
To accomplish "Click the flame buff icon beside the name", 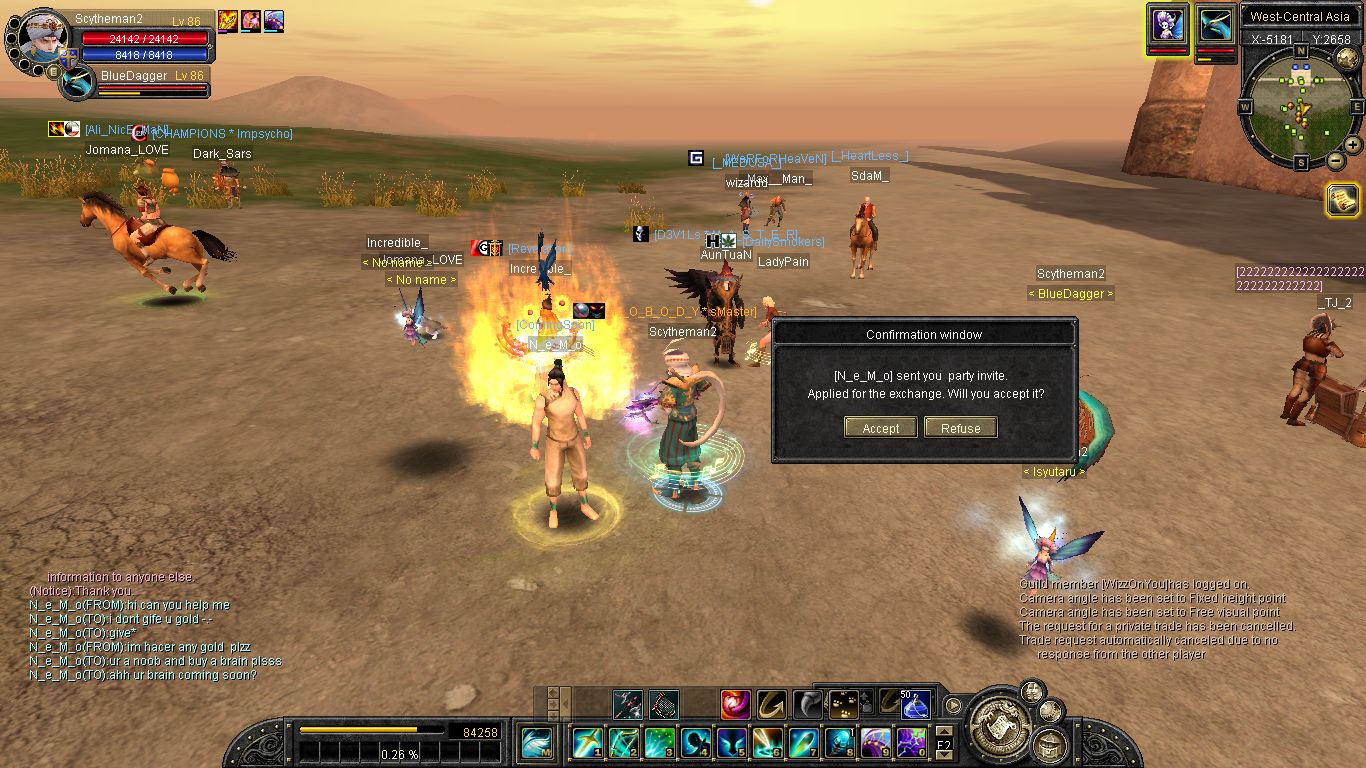I will (227, 21).
